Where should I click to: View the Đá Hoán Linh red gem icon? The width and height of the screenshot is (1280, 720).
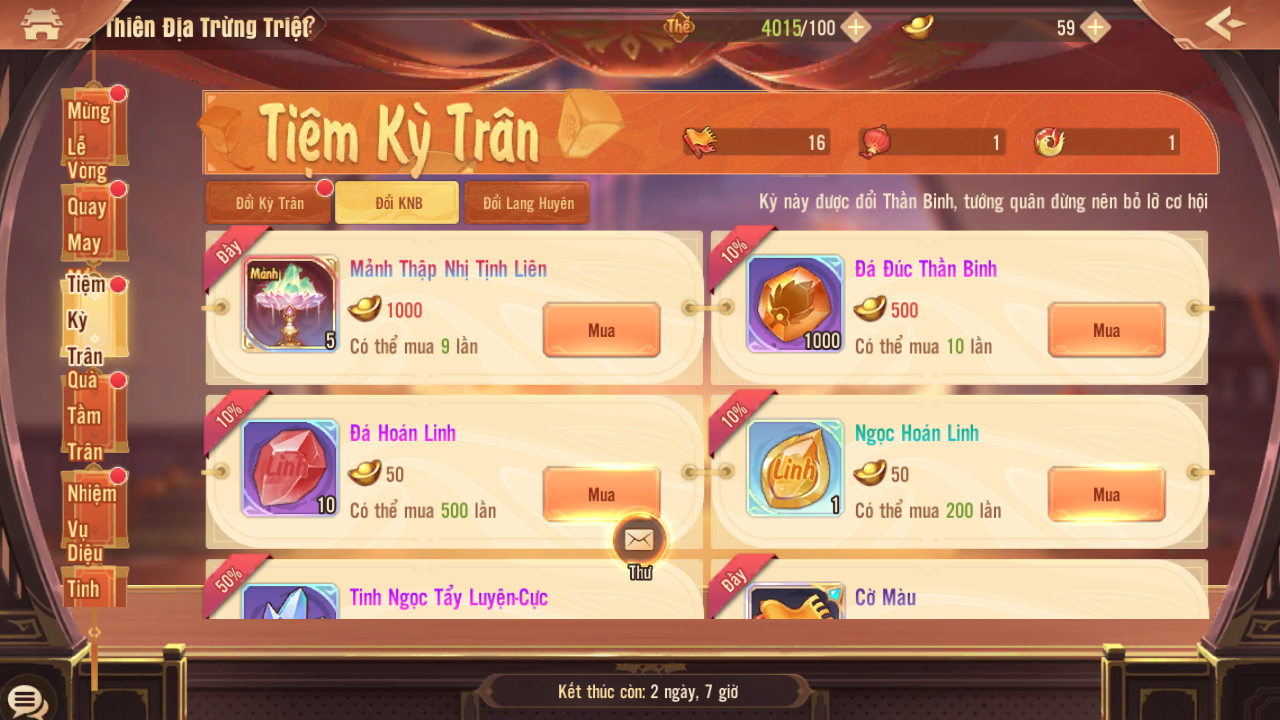tap(290, 468)
